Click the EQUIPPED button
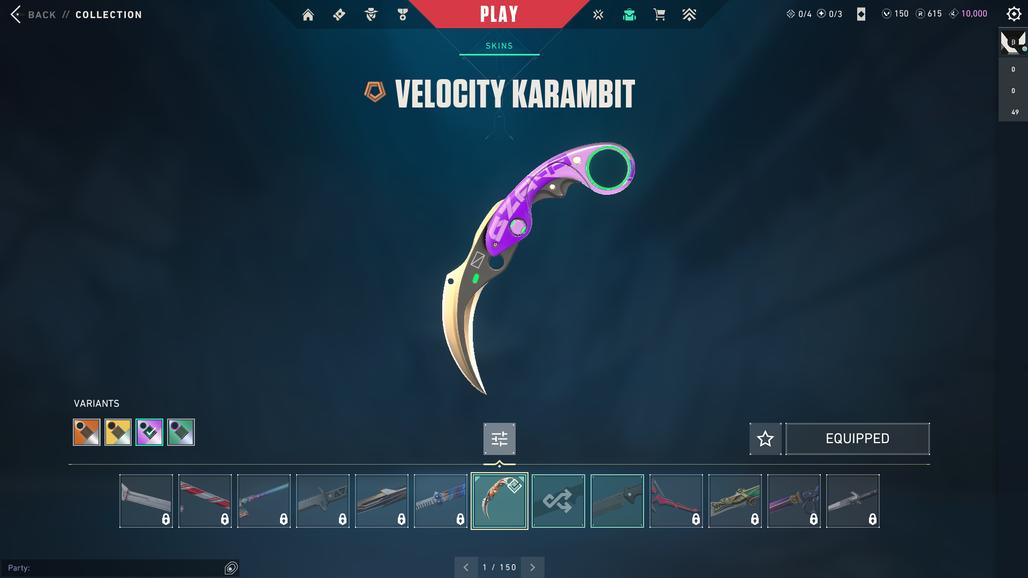Viewport: 1028px width, 578px height. [x=857, y=438]
